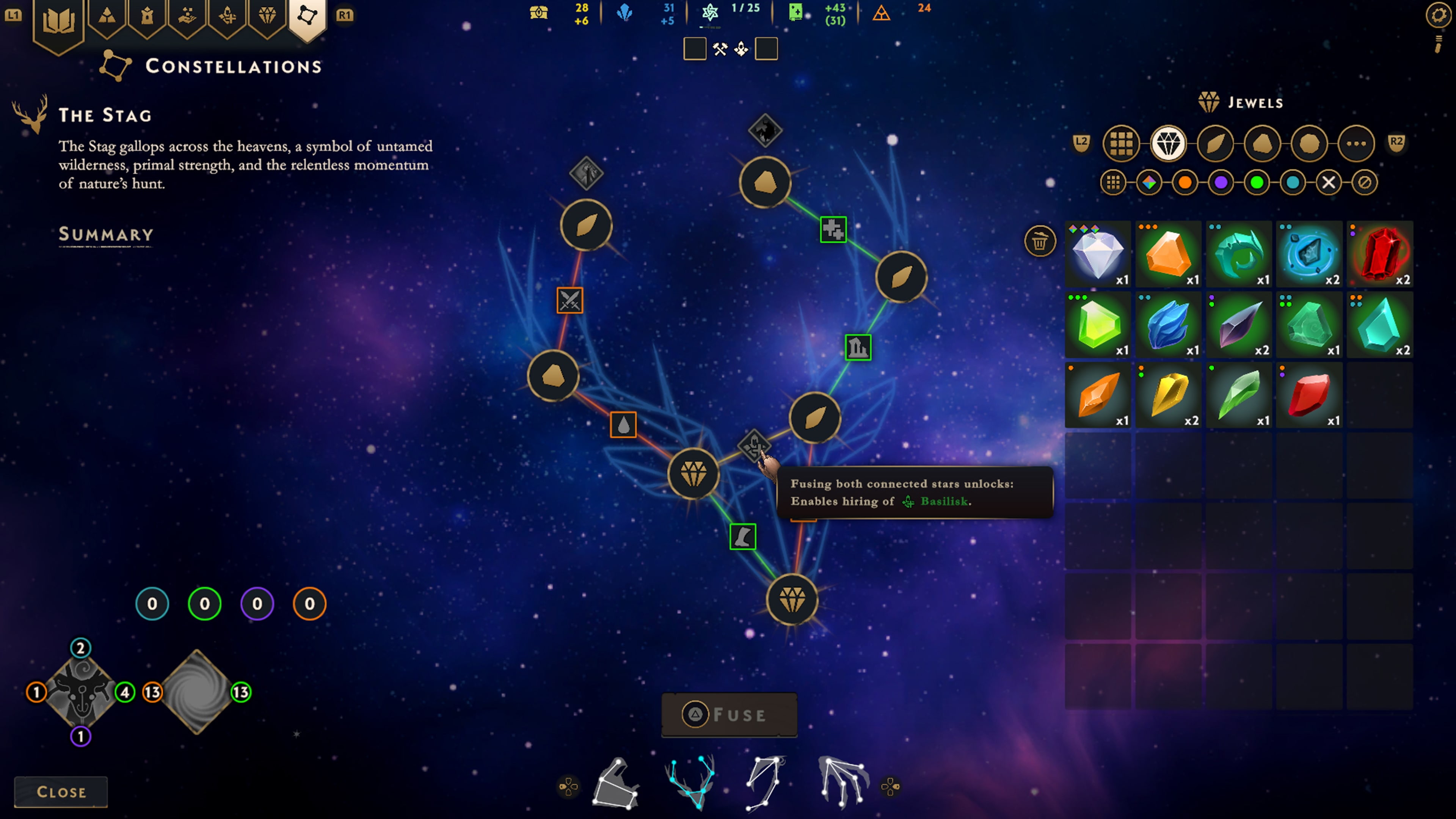The height and width of the screenshot is (819, 1456).
Task: Toggle the purple color filter in the jewel panel
Action: coord(1221,182)
